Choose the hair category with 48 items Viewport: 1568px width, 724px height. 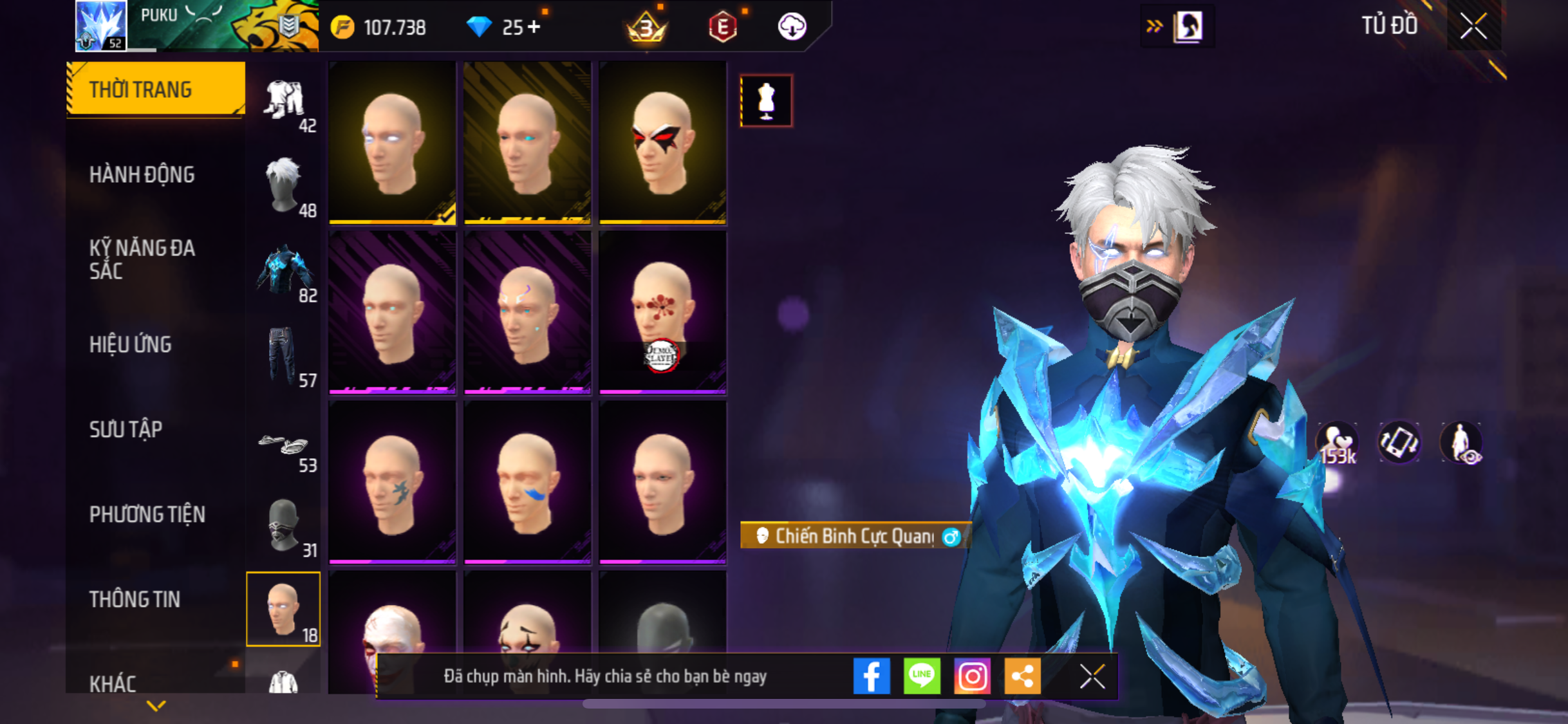coord(284,187)
